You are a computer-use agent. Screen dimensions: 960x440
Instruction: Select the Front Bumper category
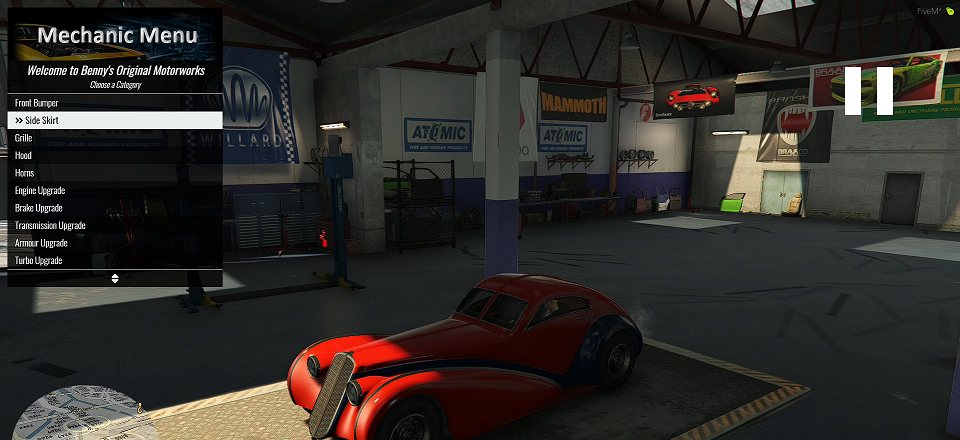114,103
